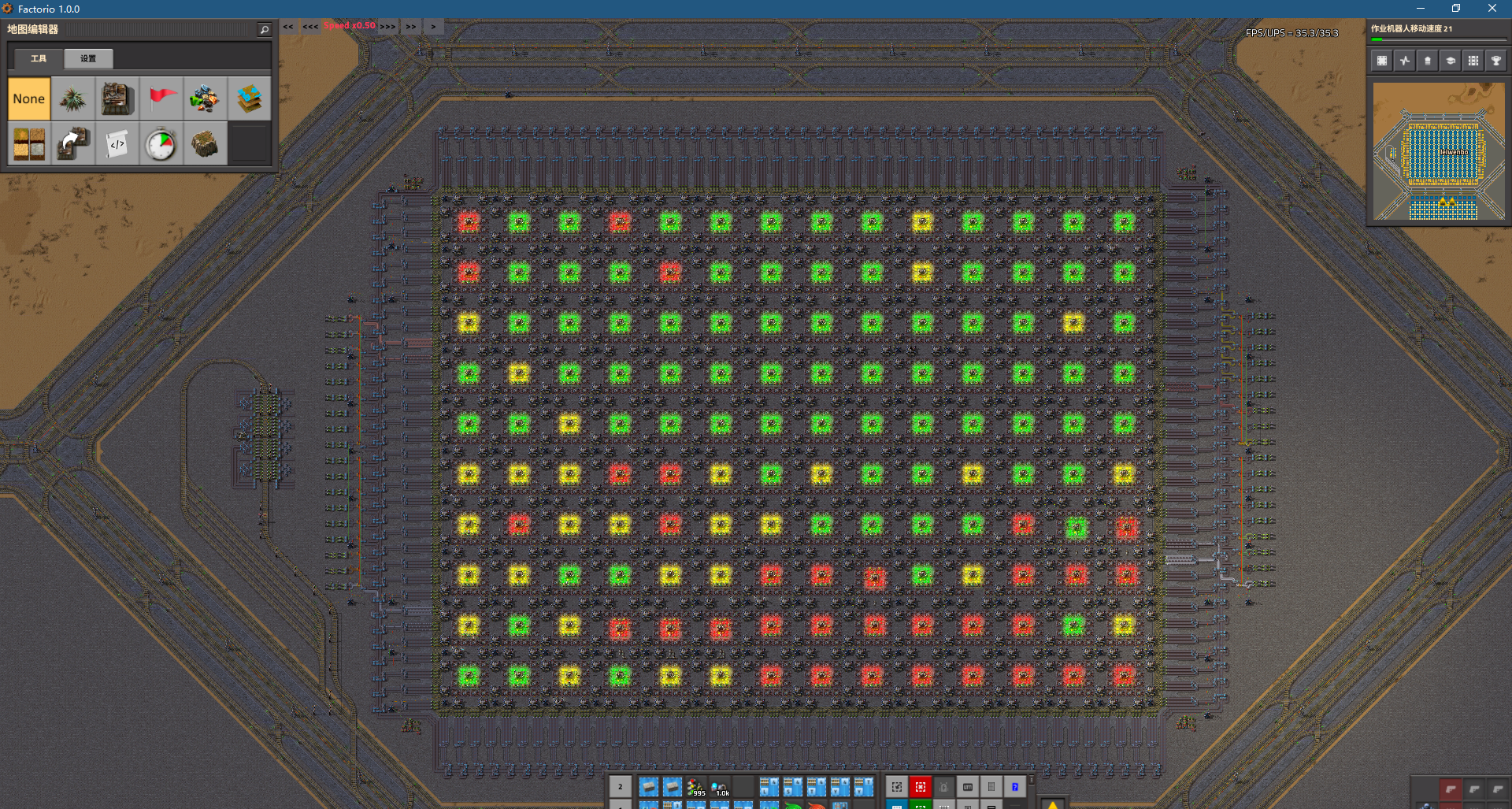The image size is (1512, 809).
Task: Click the fast forward speed button
Action: (x=410, y=26)
